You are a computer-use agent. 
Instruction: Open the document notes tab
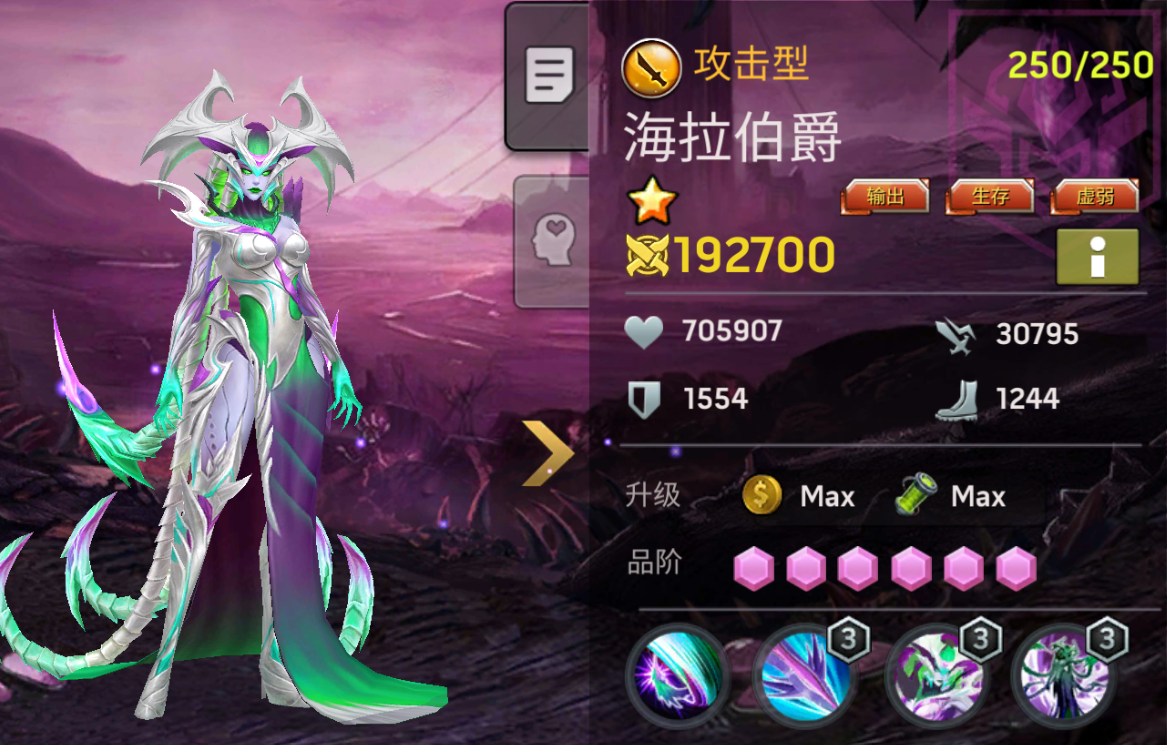[x=549, y=76]
